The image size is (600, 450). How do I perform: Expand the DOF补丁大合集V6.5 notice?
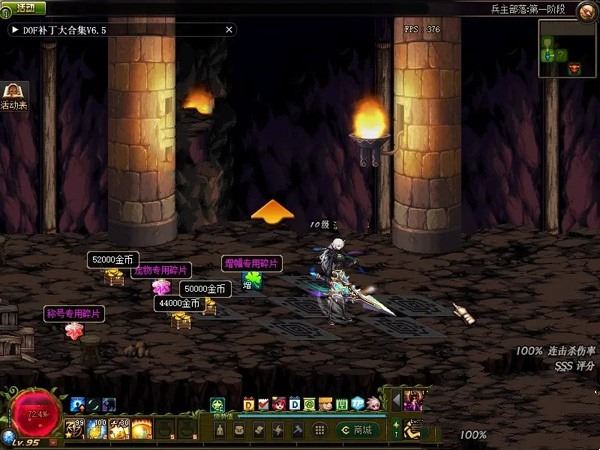(16, 30)
